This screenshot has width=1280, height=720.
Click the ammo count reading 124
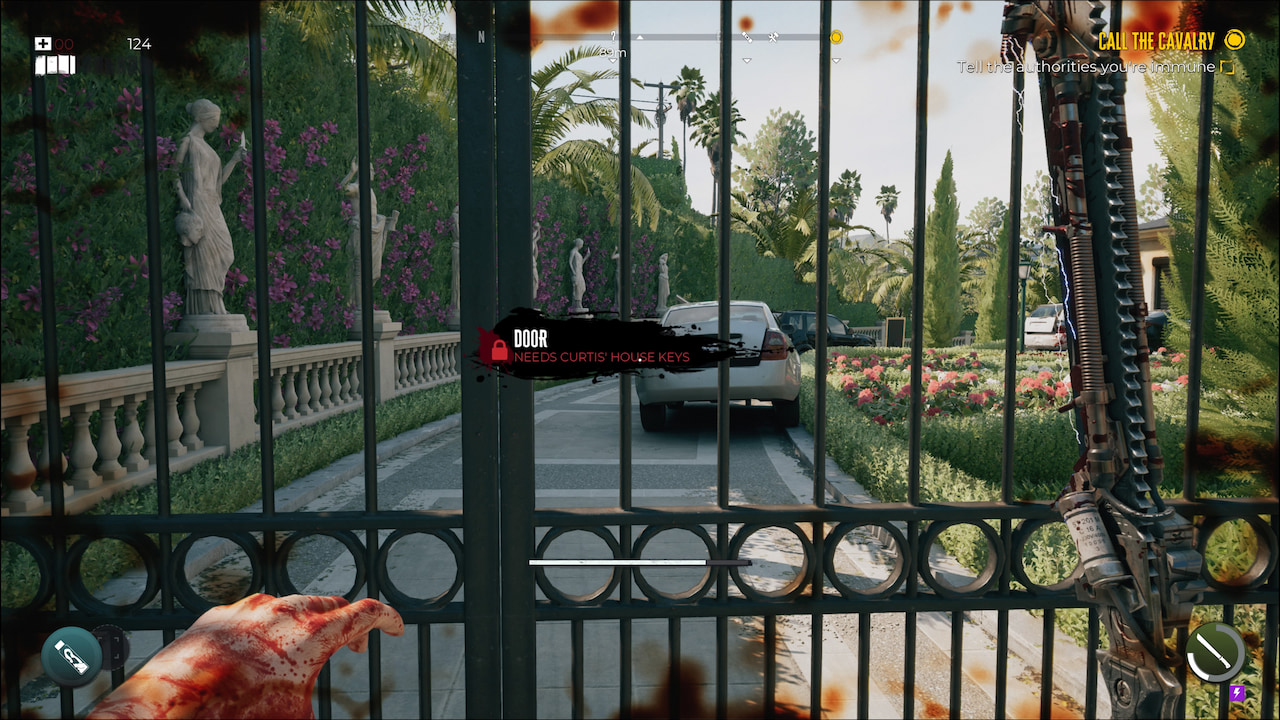(139, 44)
